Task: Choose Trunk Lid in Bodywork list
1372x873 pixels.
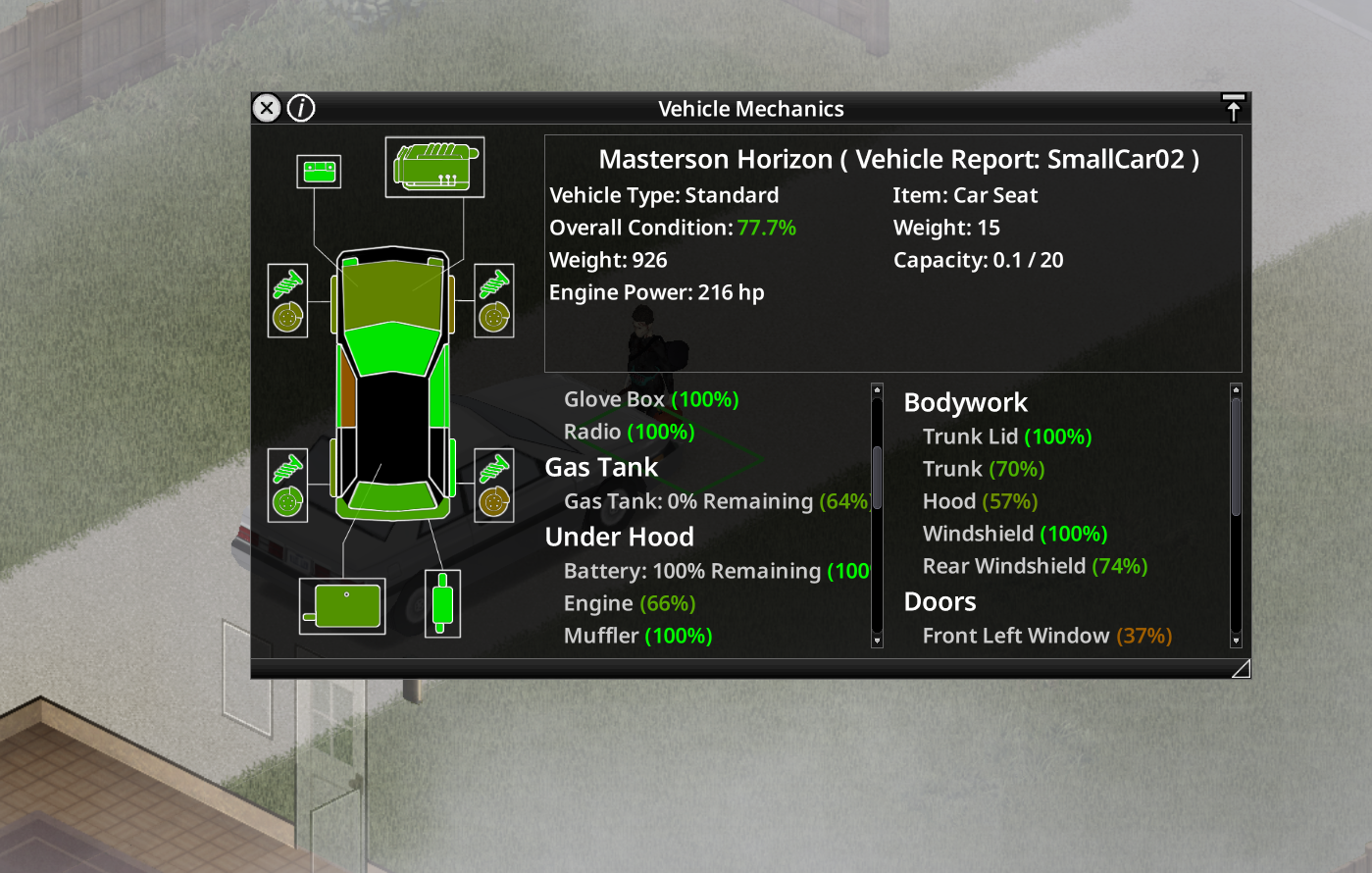Action: coord(1007,436)
